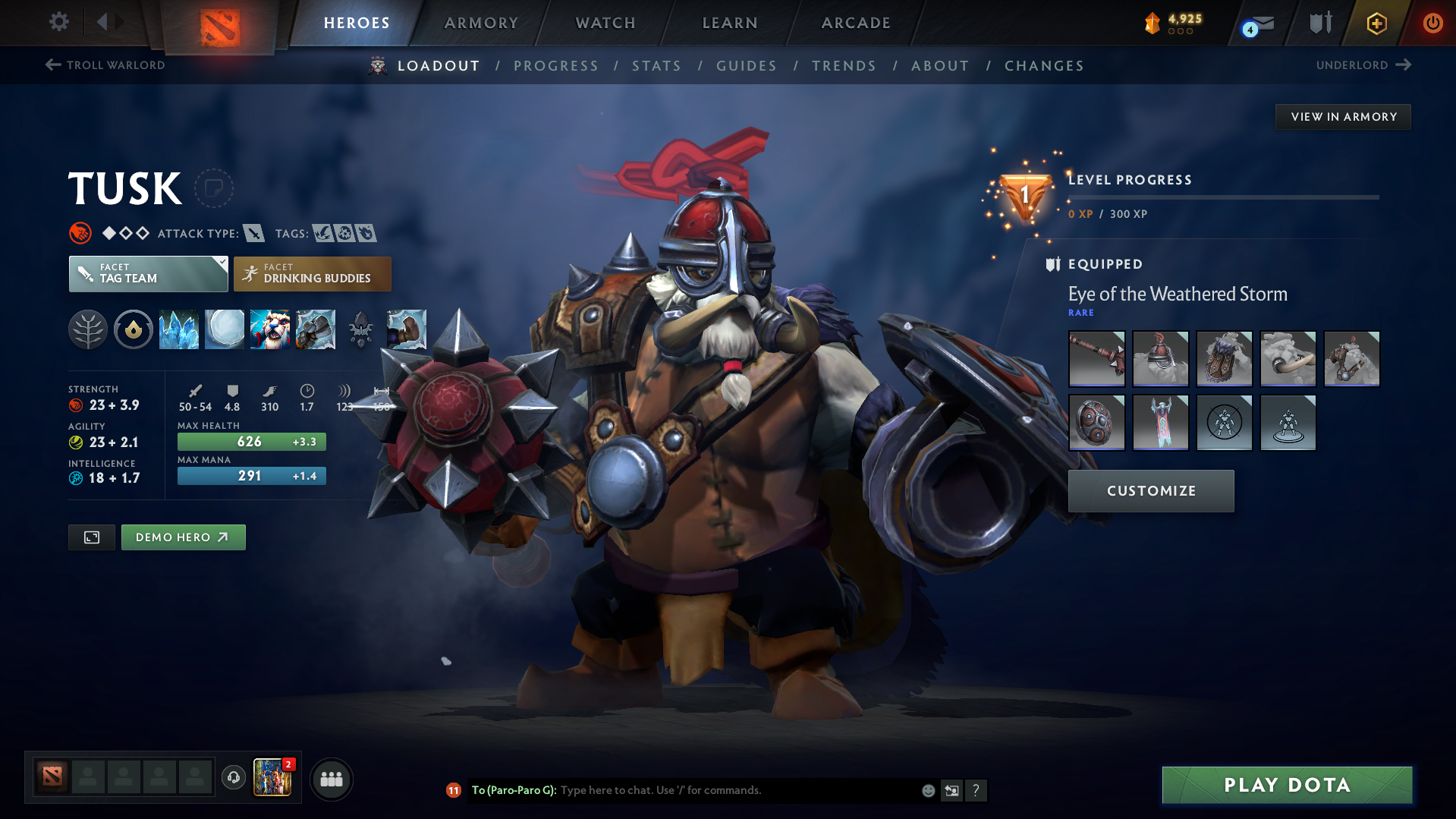Click the chat input field
This screenshot has width=1456, height=819.
click(x=721, y=789)
